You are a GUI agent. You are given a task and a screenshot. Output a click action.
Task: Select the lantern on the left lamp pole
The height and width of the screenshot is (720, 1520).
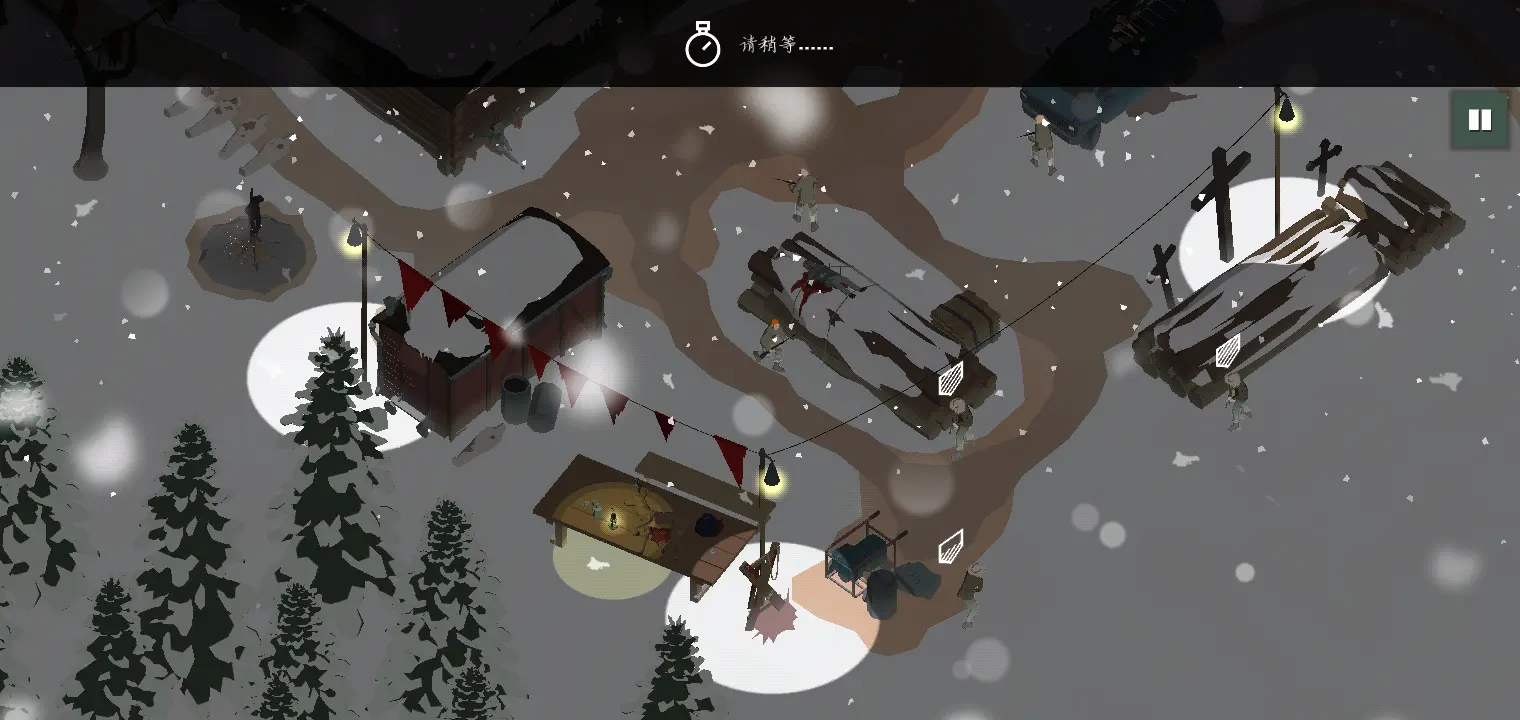(355, 232)
